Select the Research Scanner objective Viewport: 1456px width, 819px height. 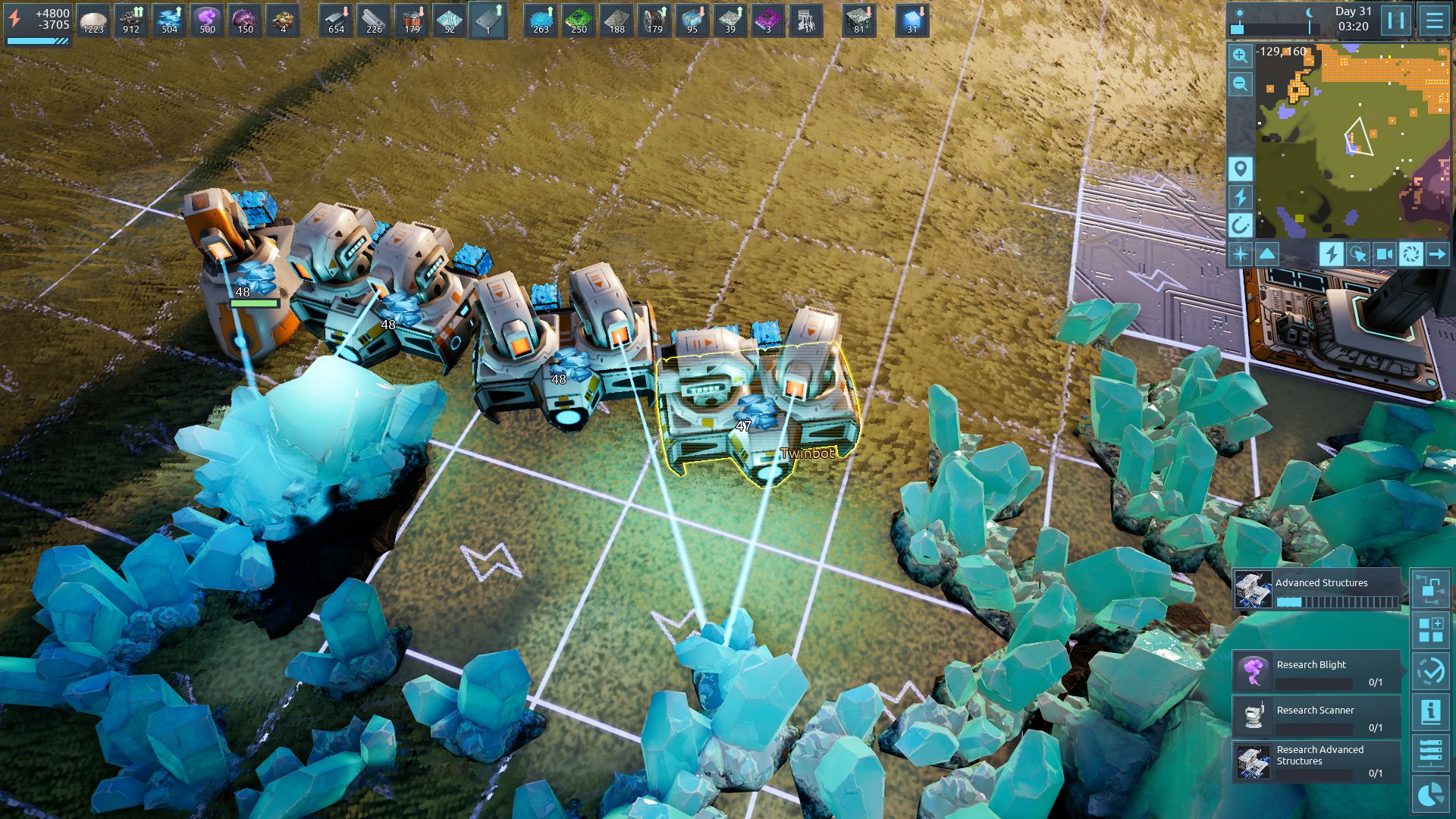1316,716
